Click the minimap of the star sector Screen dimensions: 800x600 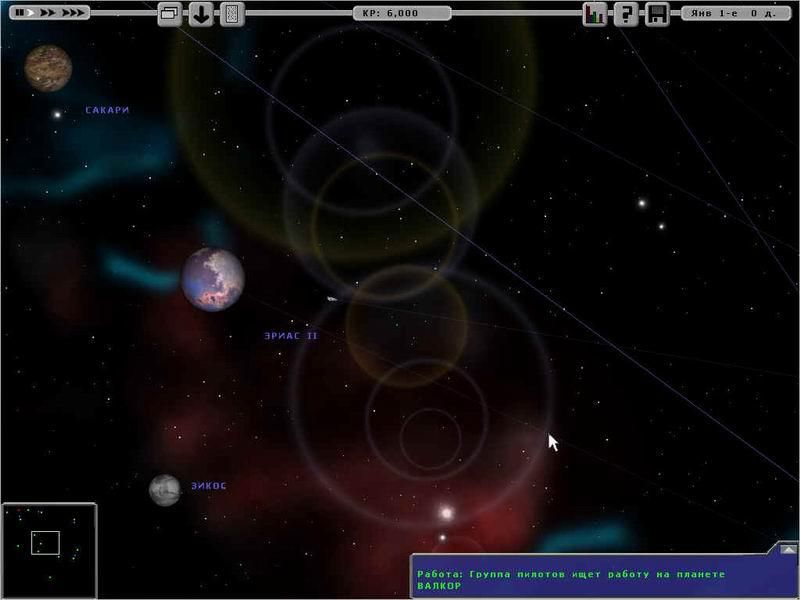(48, 550)
